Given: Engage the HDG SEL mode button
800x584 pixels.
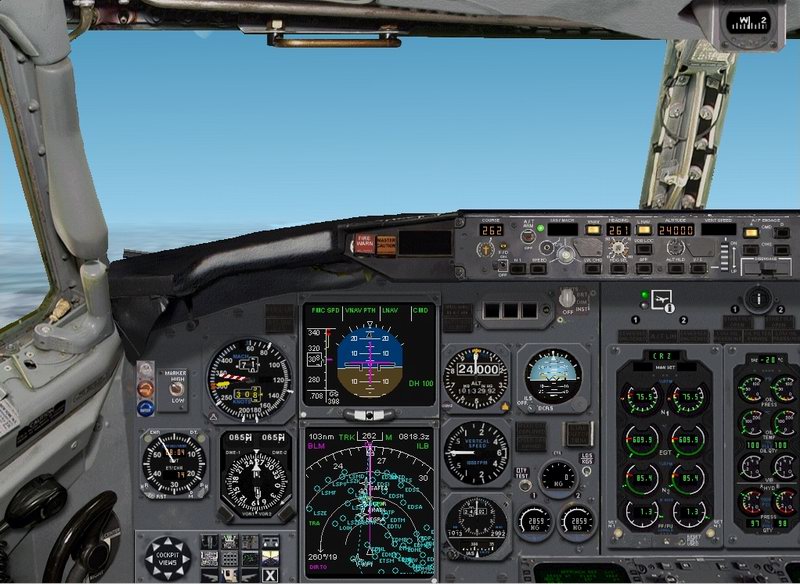Looking at the screenshot, I should coord(619,266).
